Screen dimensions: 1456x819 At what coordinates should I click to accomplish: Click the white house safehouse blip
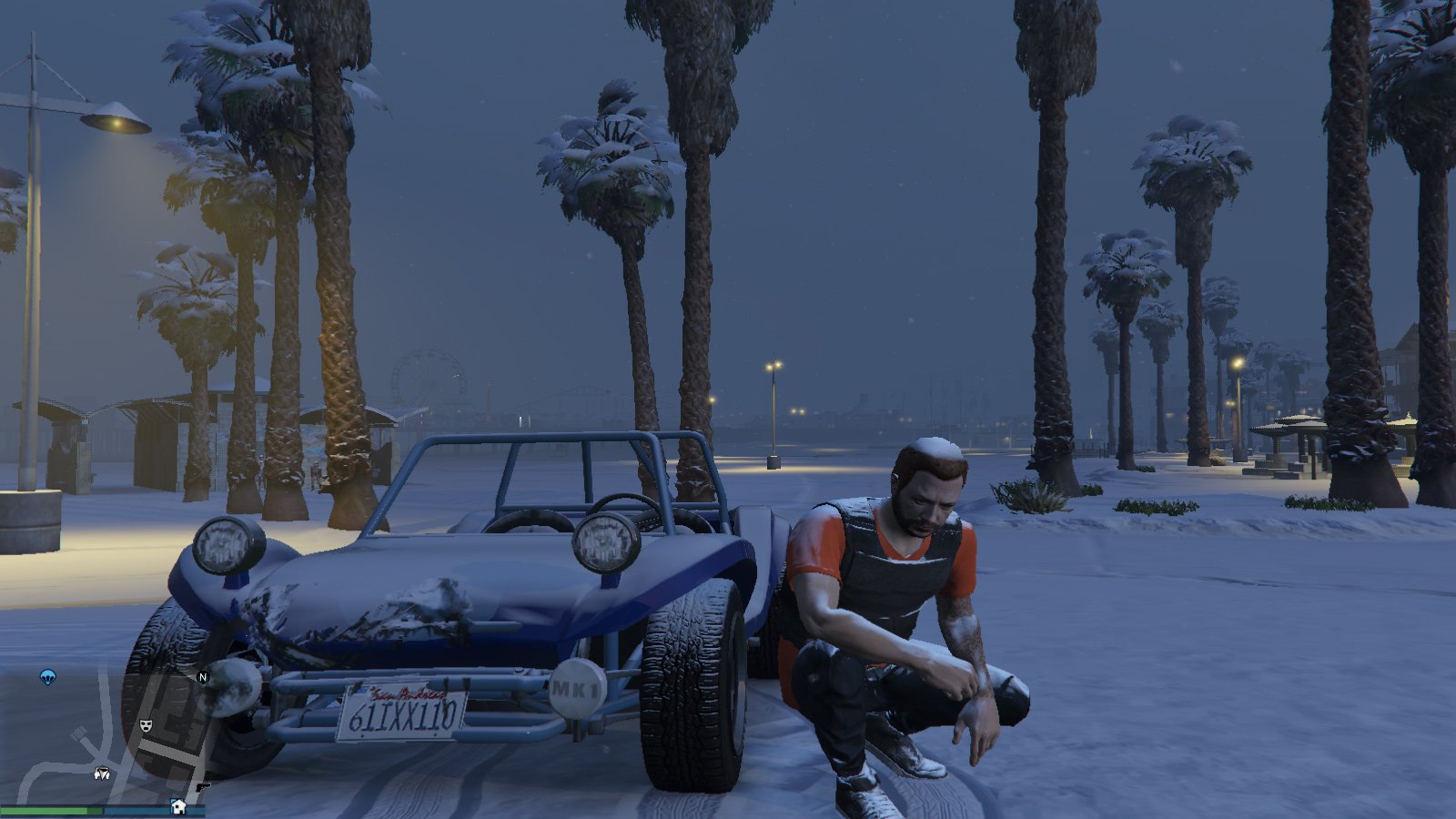click(x=178, y=806)
